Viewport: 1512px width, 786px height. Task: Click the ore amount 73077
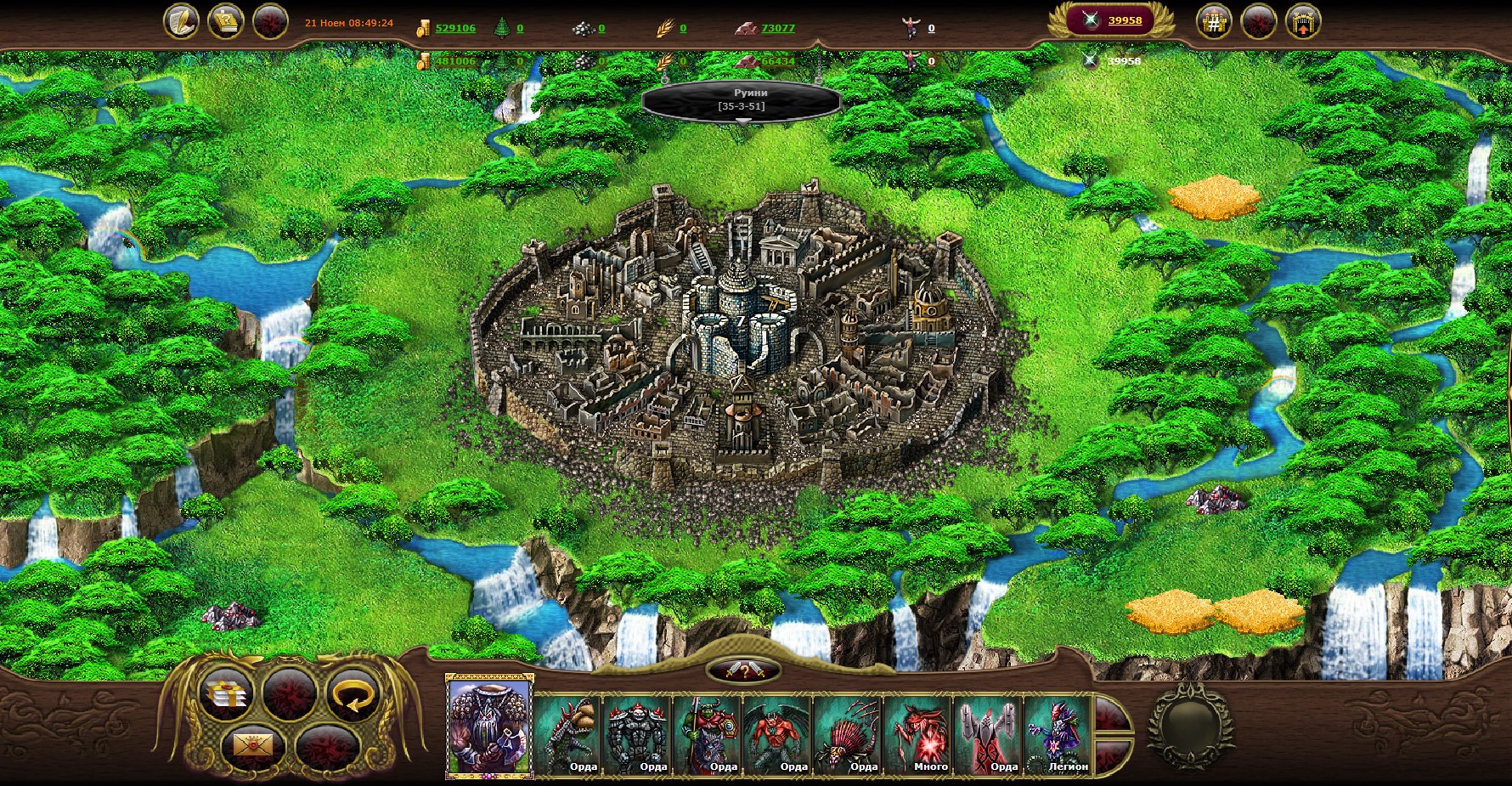tap(778, 28)
